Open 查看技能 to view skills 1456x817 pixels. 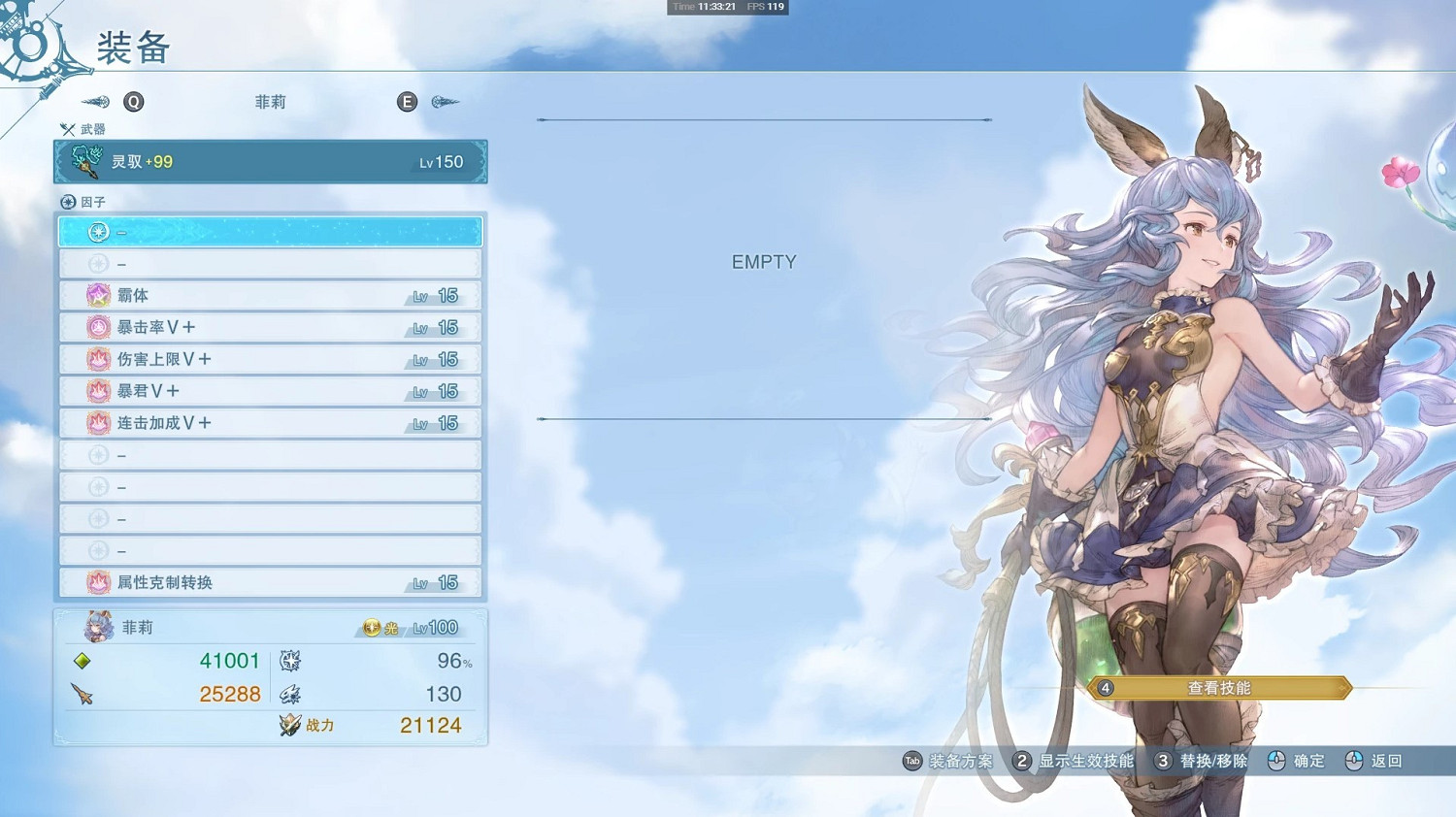[1221, 687]
